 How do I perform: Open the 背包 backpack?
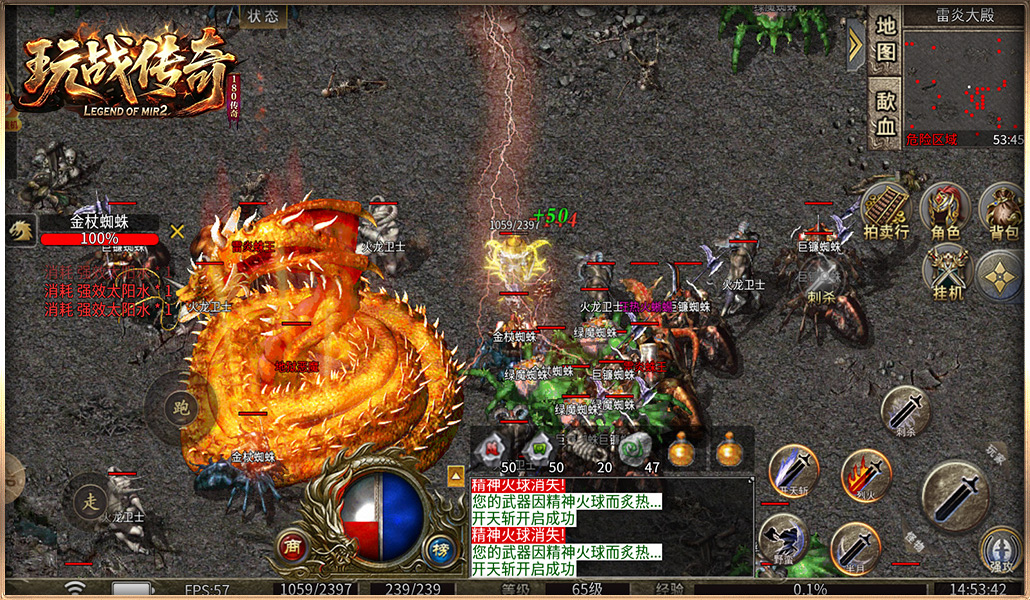pyautogui.click(x=1003, y=213)
